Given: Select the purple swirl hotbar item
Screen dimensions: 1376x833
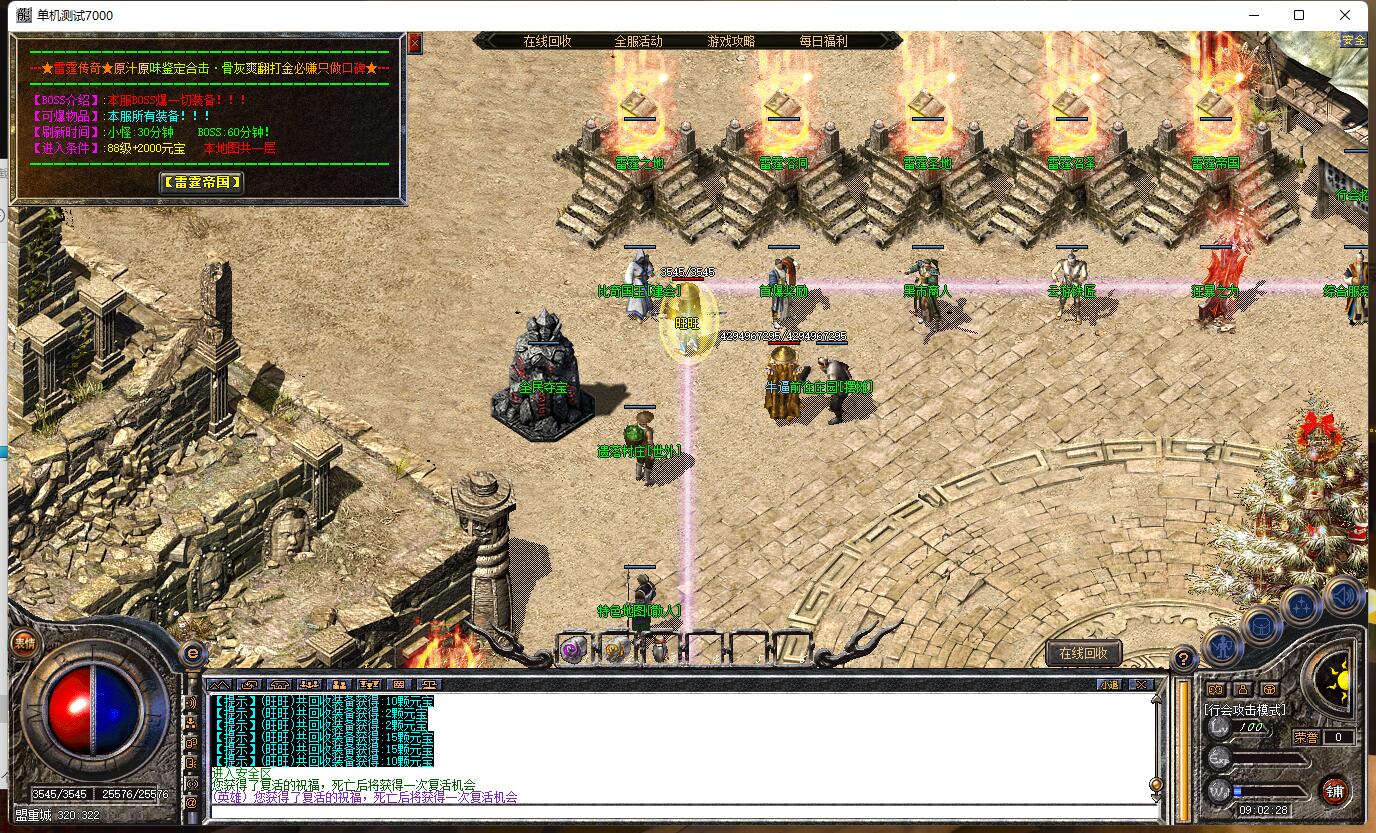Looking at the screenshot, I should tap(573, 650).
